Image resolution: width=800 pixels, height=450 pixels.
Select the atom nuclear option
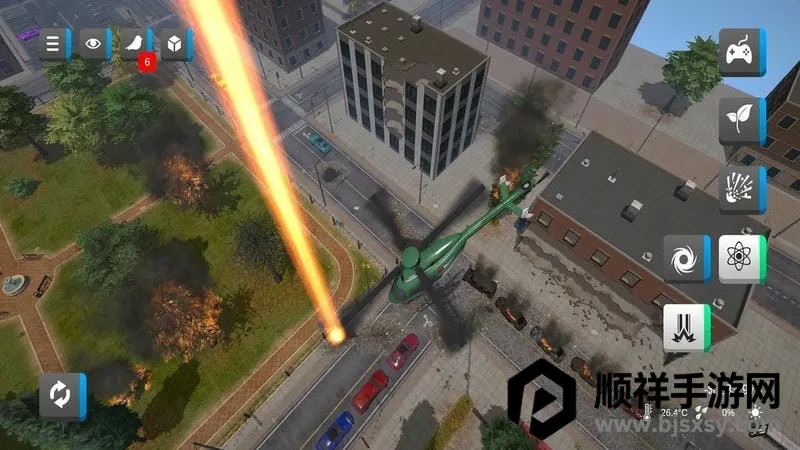[741, 259]
